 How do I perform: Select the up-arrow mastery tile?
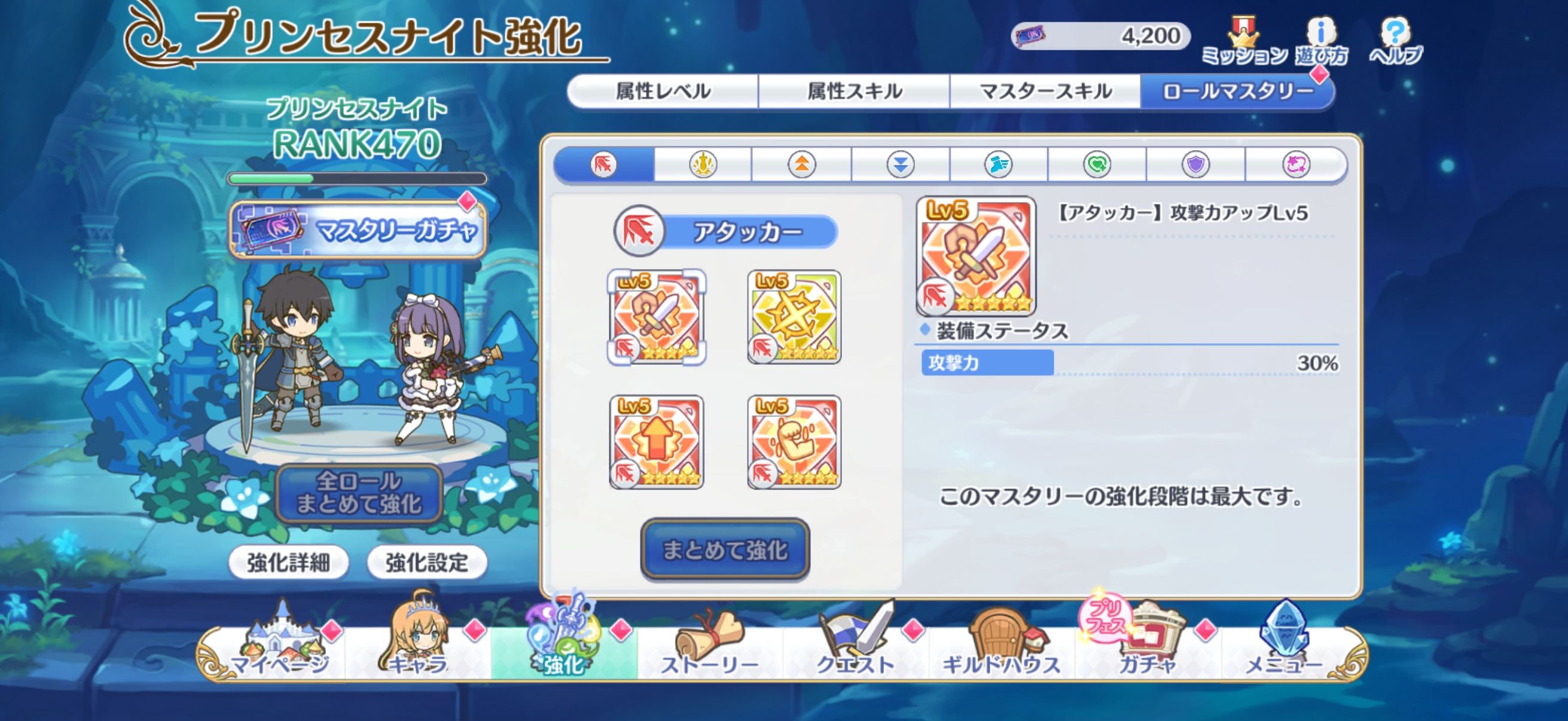[657, 442]
